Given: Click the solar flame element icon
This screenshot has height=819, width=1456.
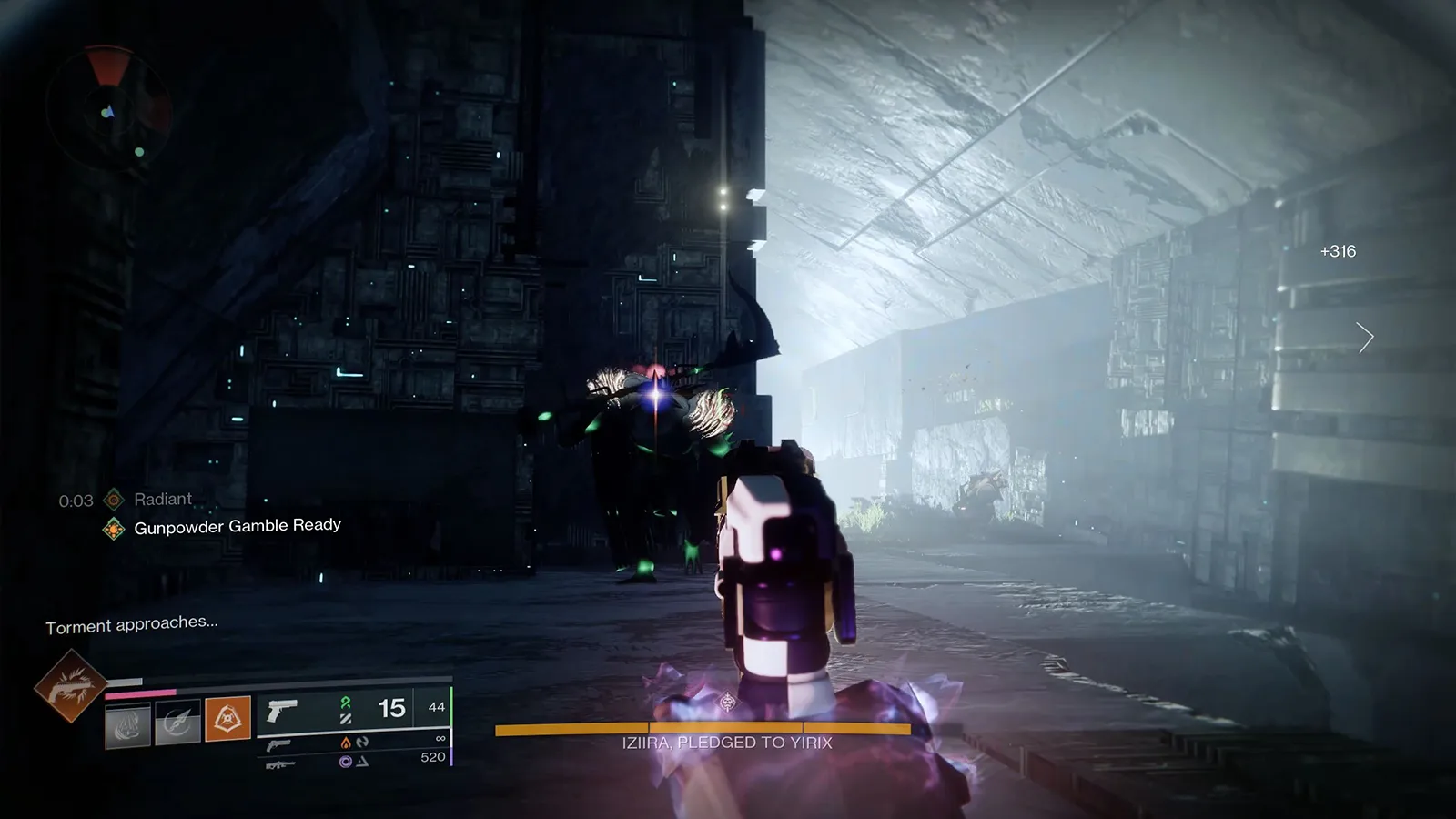Looking at the screenshot, I should click(x=347, y=744).
